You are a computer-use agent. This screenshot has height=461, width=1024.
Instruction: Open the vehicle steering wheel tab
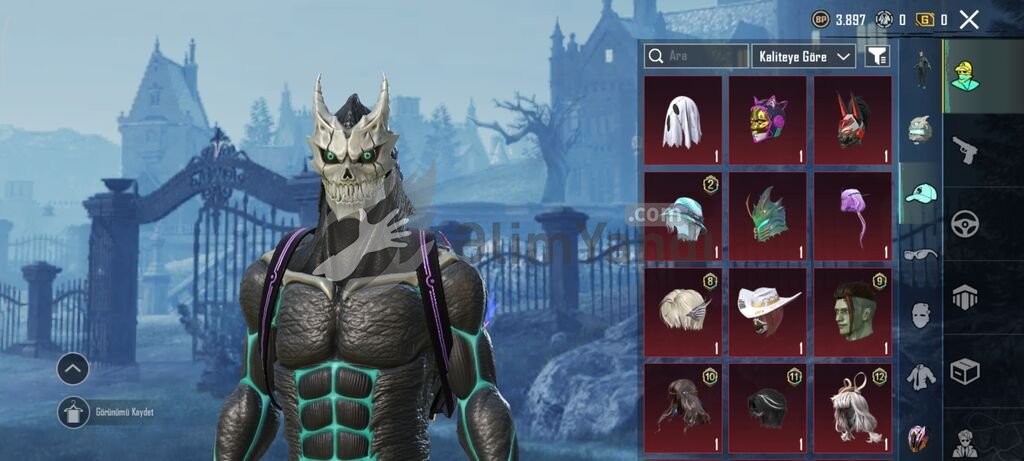point(965,223)
